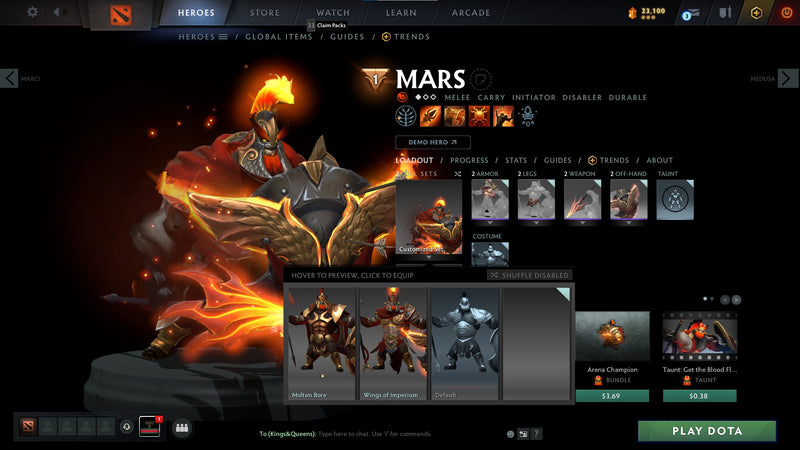Toggle the Shuffle Disabled button
800x450 pixels.
tap(530, 275)
